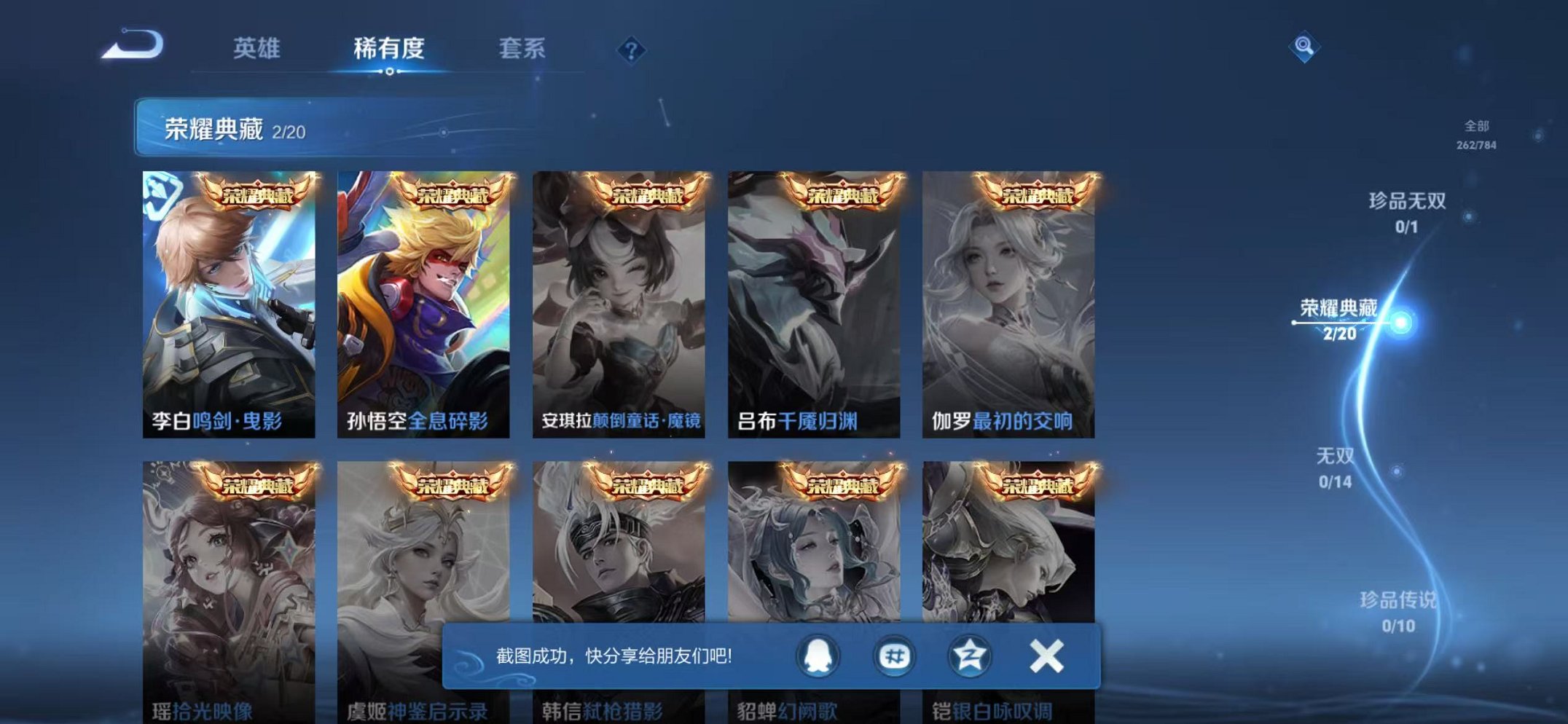Open the help question-mark icon
This screenshot has width=1568, height=724.
pyautogui.click(x=631, y=50)
